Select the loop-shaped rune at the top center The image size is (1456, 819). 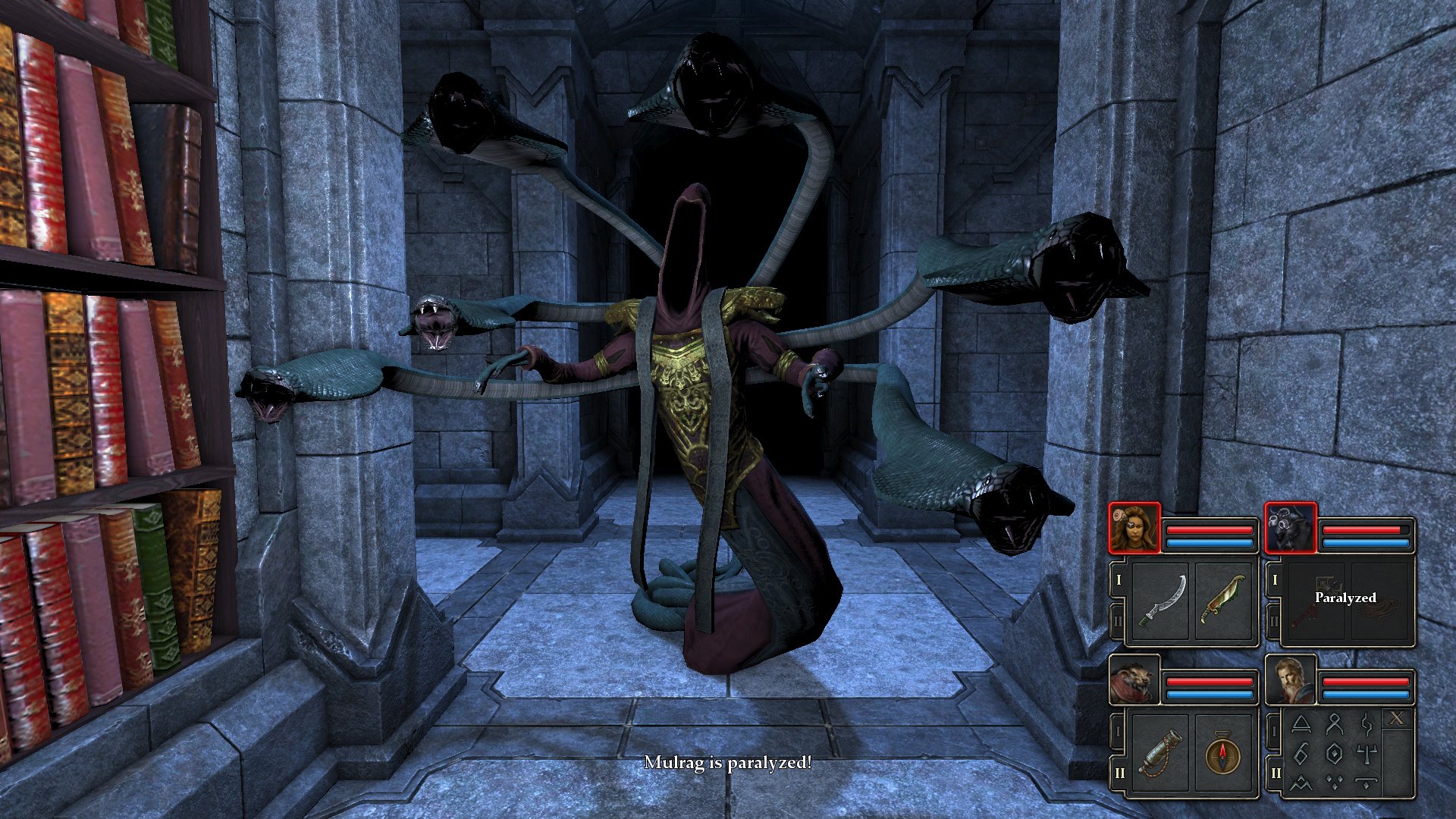(1332, 725)
